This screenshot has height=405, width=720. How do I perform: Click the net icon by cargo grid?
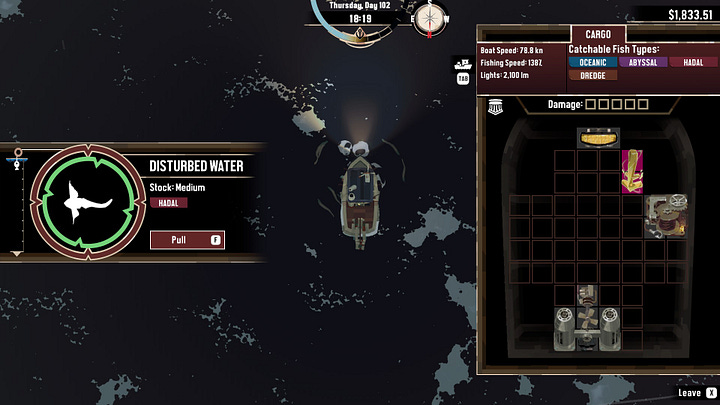(494, 106)
